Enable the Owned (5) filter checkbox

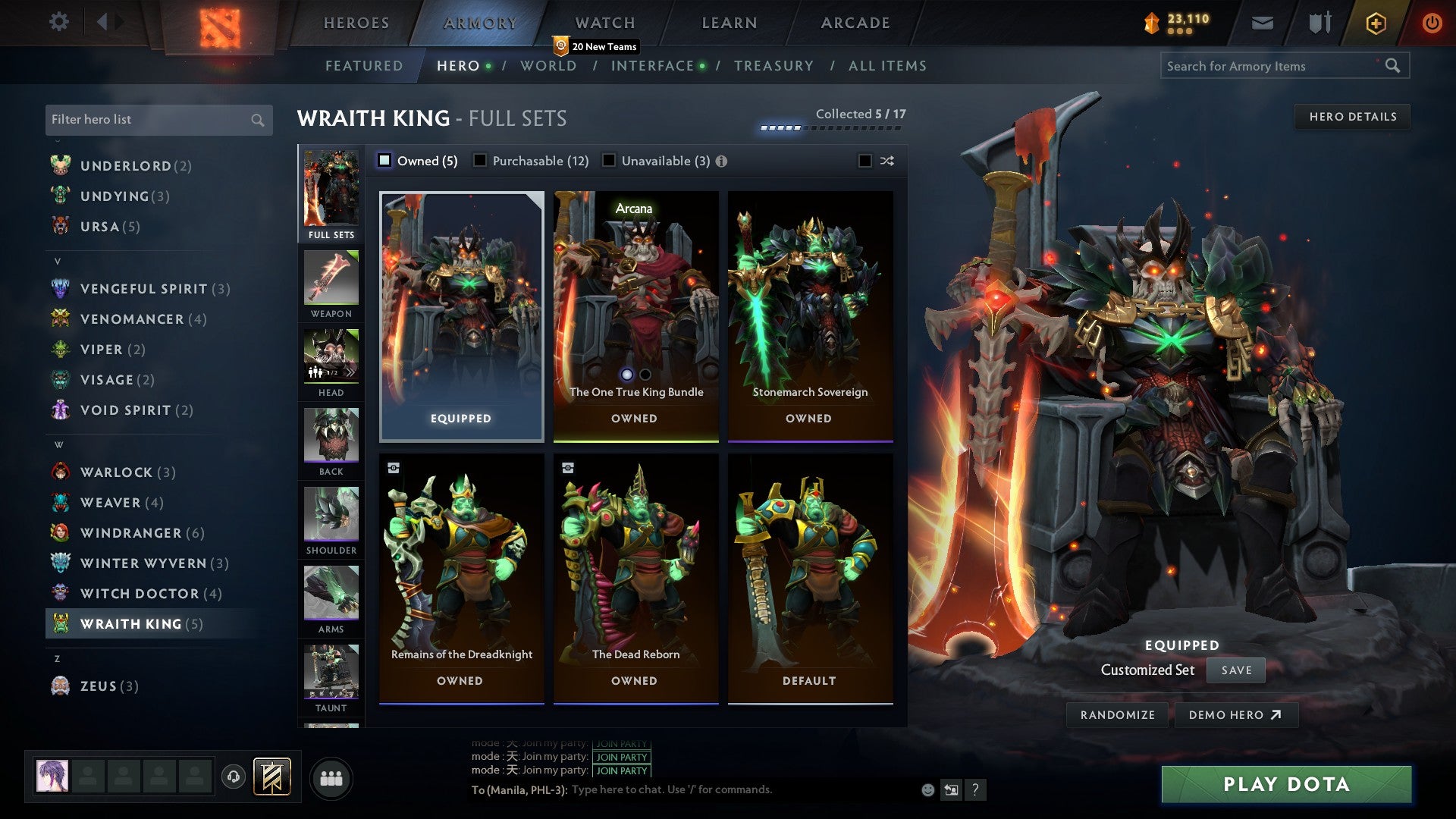pos(385,161)
